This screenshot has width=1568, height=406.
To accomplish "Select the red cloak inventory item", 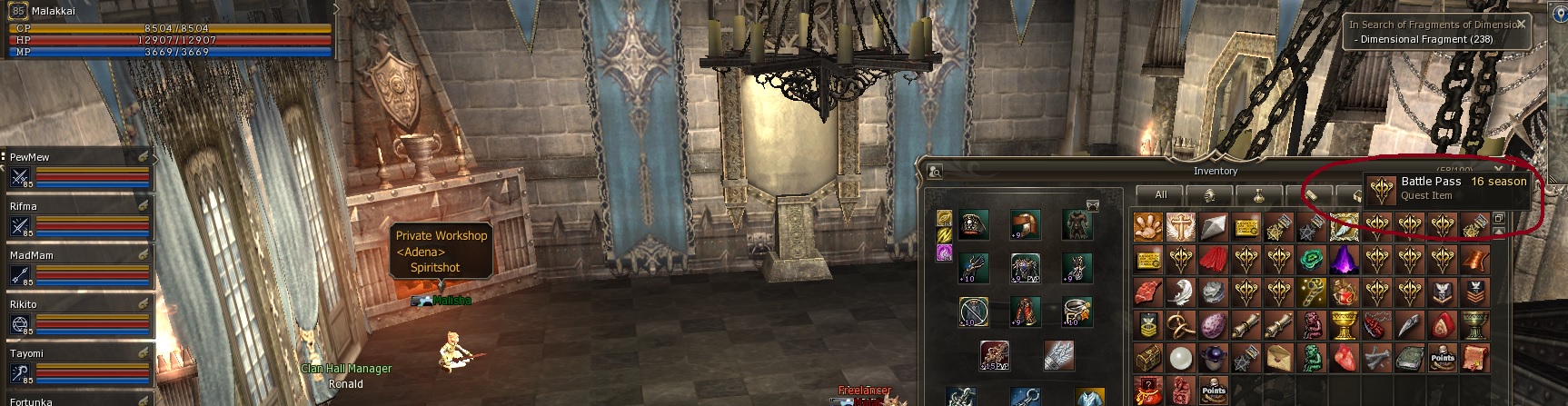I will click(1213, 261).
